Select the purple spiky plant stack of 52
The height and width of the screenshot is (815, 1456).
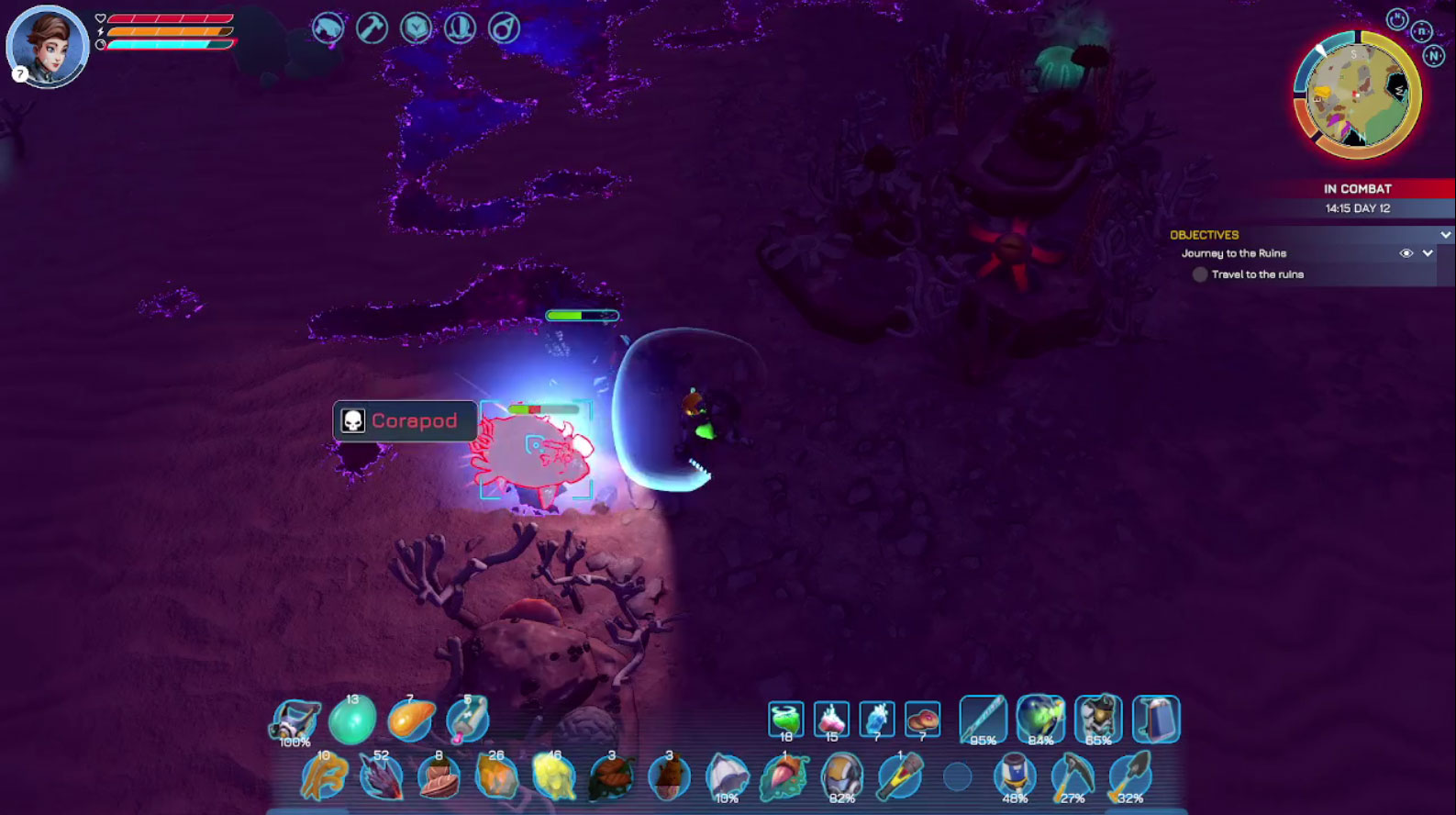pyautogui.click(x=381, y=776)
